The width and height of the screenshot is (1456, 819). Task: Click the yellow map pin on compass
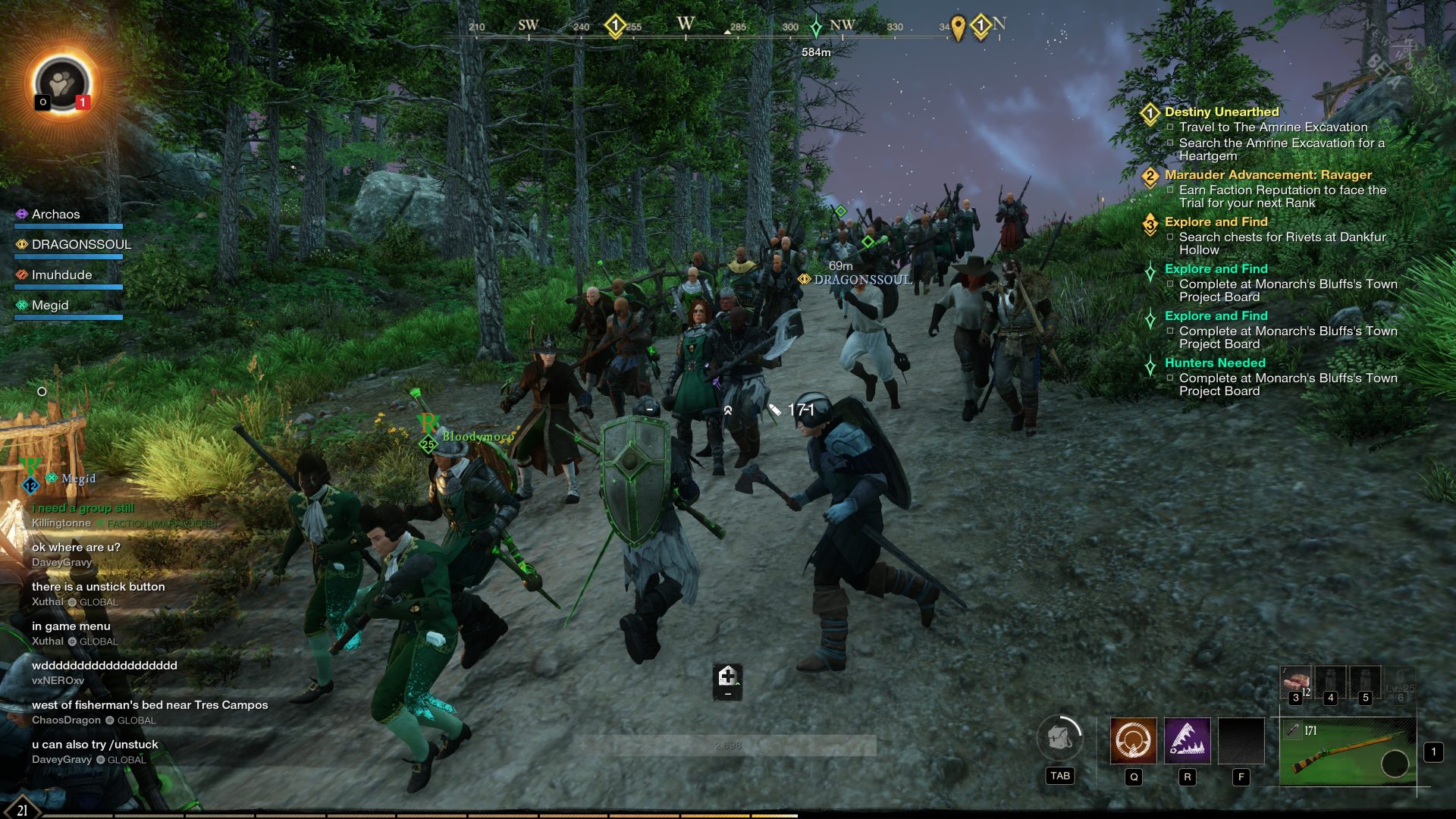(958, 28)
